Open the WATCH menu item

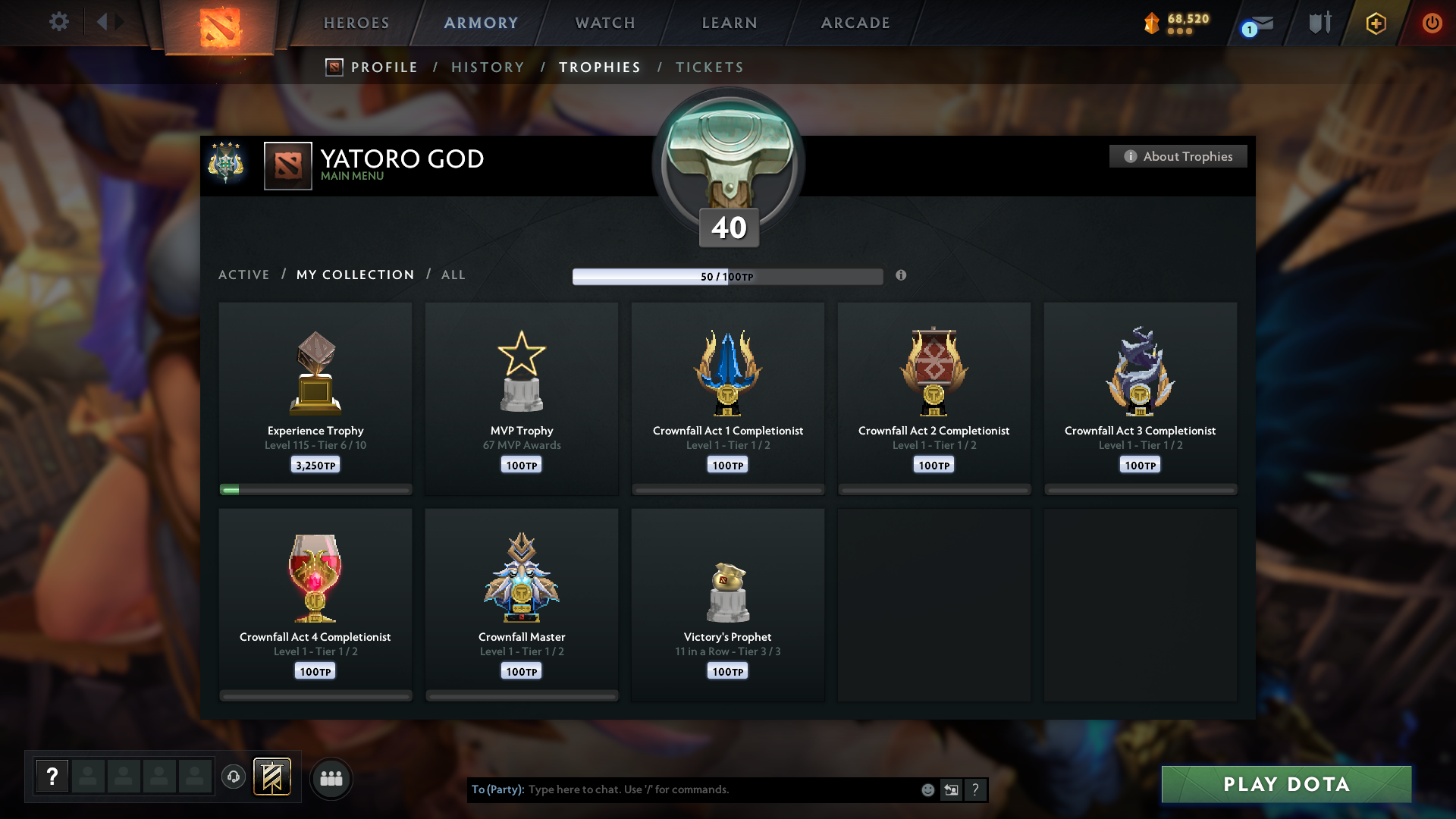(604, 23)
